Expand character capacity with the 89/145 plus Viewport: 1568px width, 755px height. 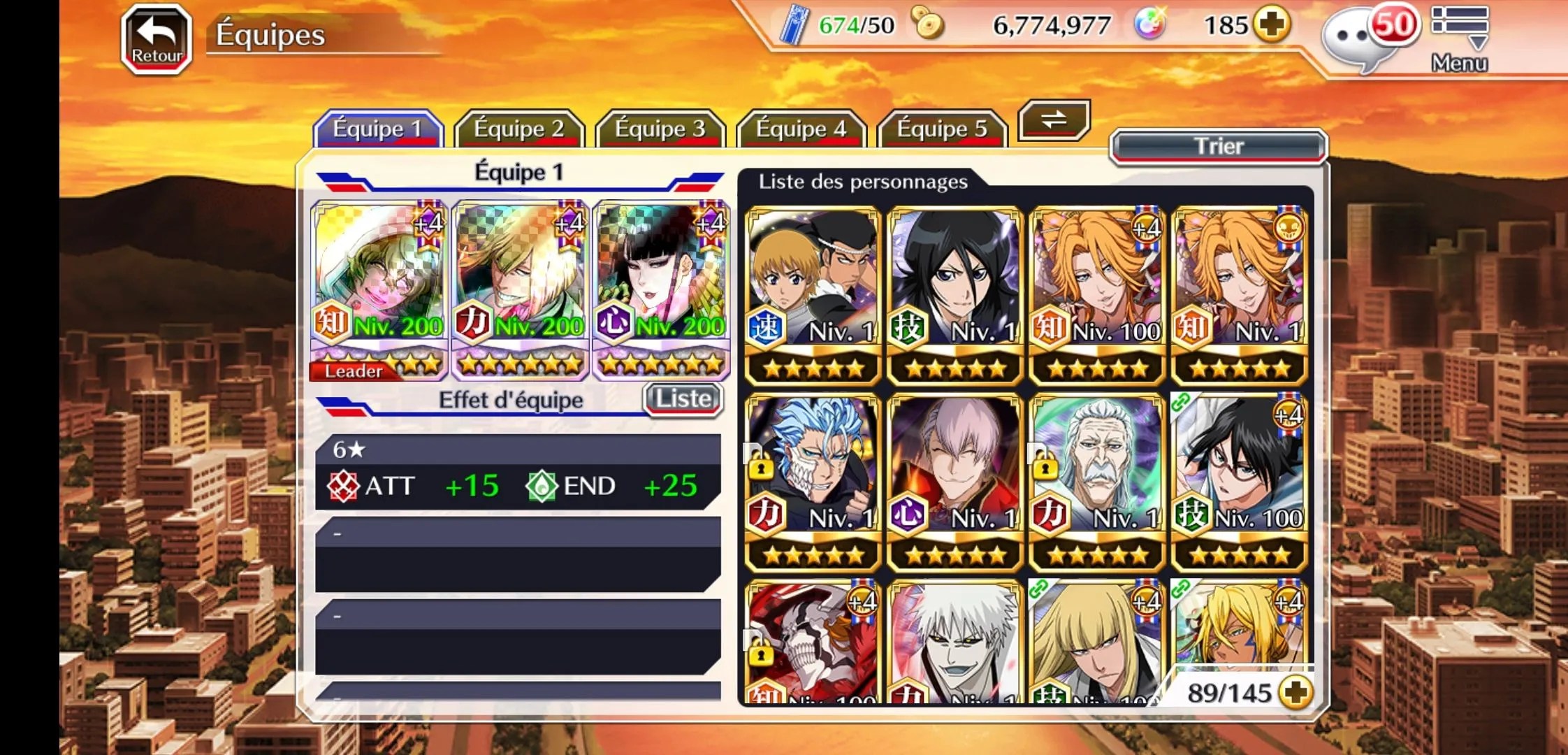[x=1295, y=692]
